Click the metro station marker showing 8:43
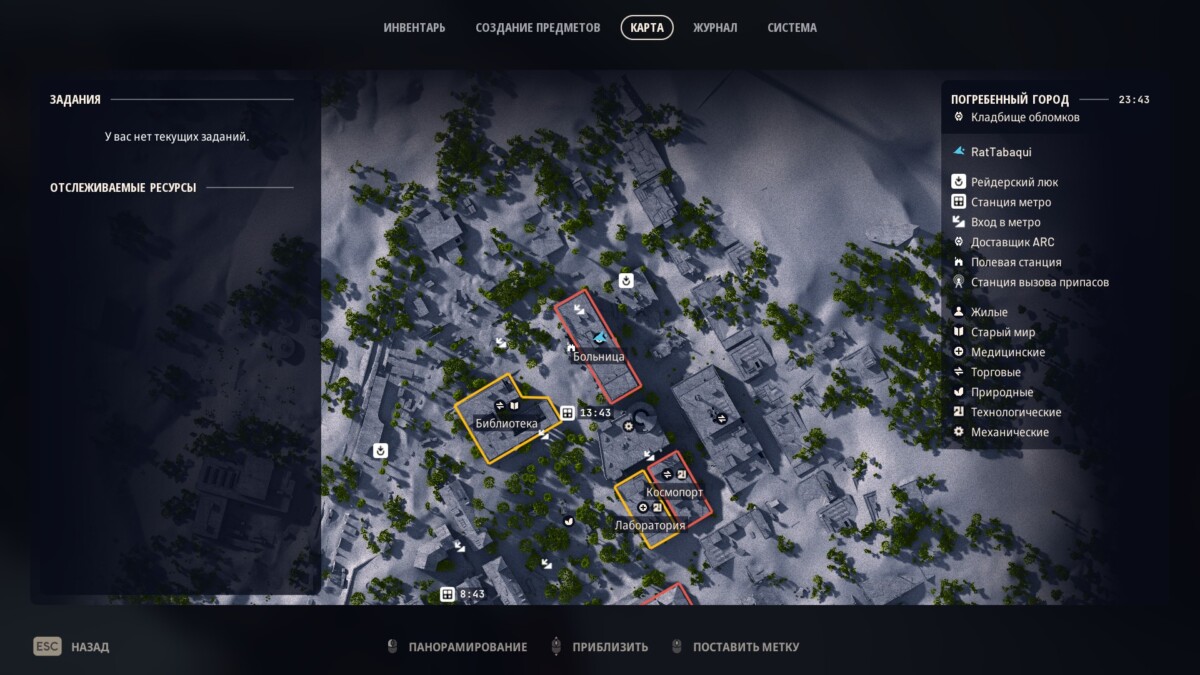1200x675 pixels. (448, 594)
